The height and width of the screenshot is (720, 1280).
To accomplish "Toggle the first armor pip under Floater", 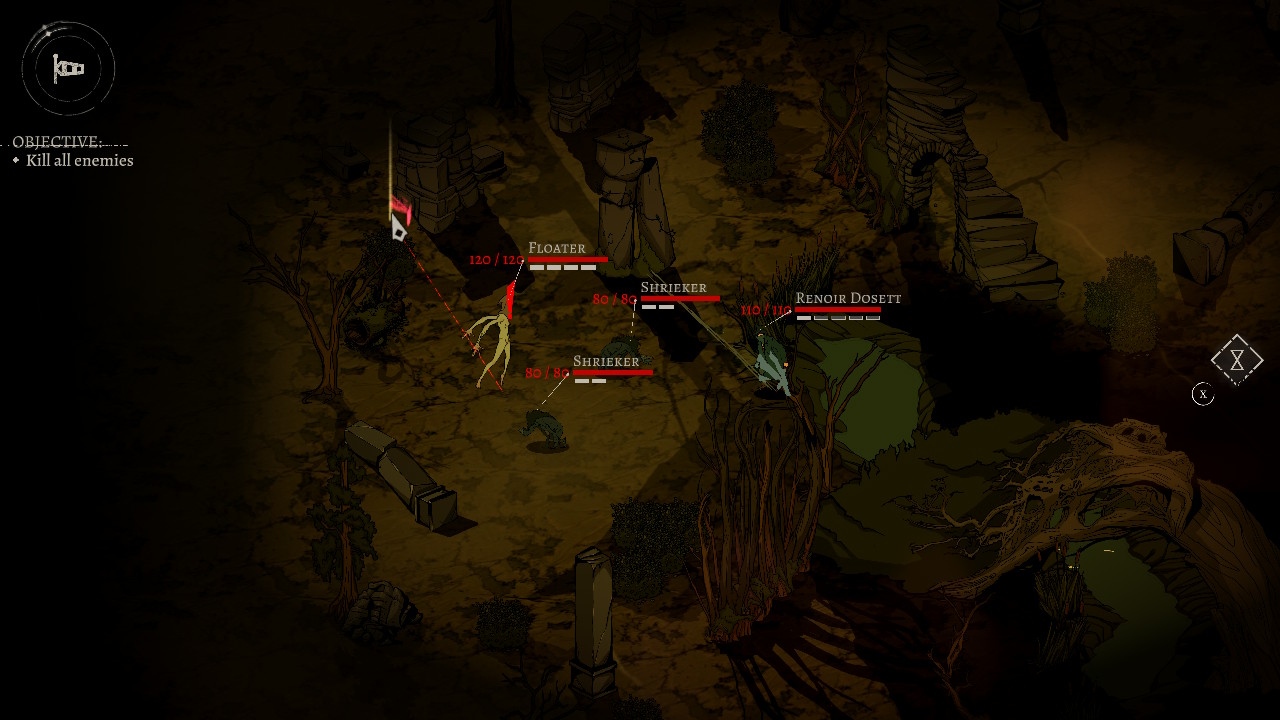I will 536,267.
